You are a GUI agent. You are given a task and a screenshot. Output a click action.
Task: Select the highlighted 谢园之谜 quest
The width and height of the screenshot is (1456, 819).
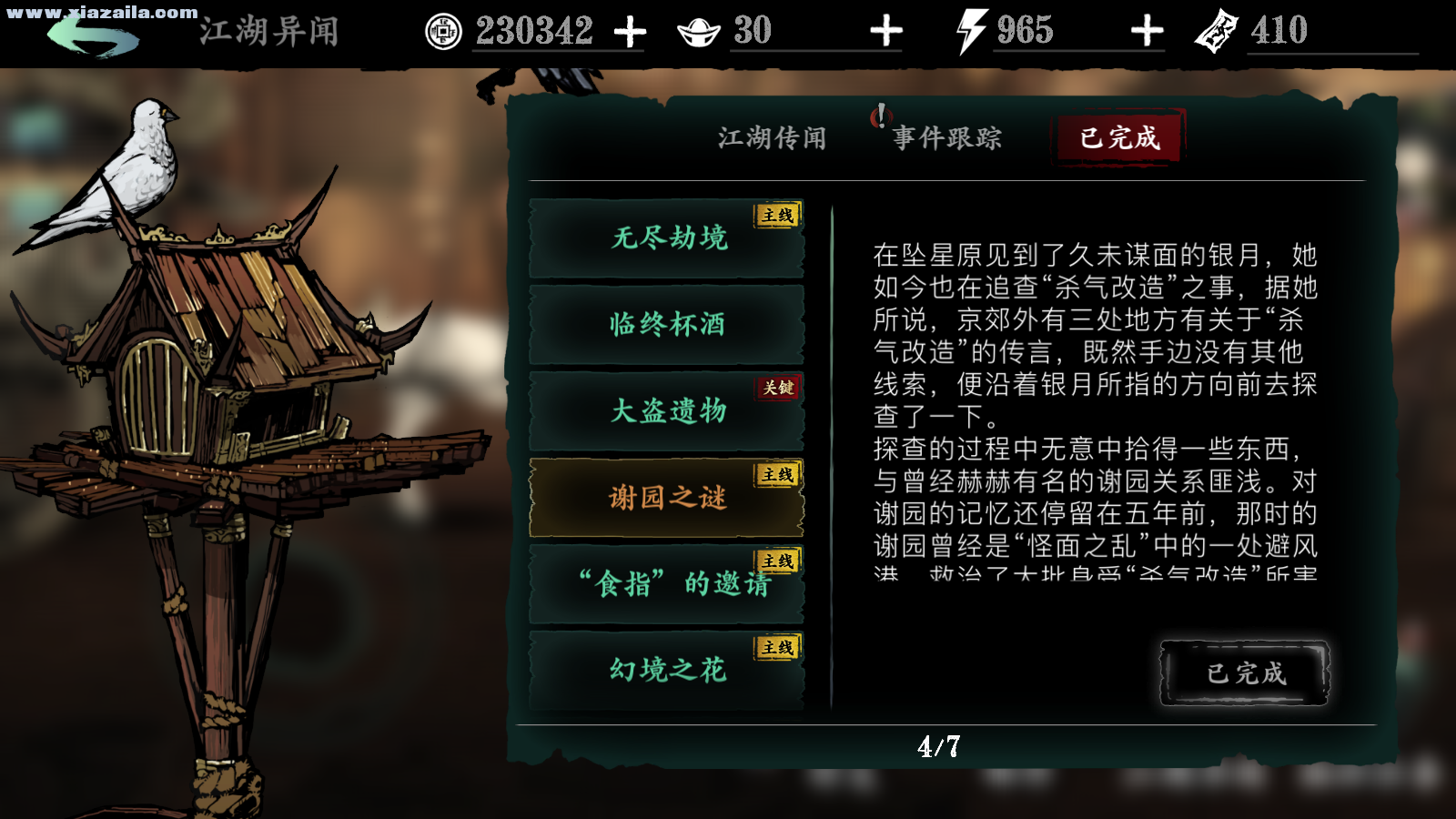(667, 497)
